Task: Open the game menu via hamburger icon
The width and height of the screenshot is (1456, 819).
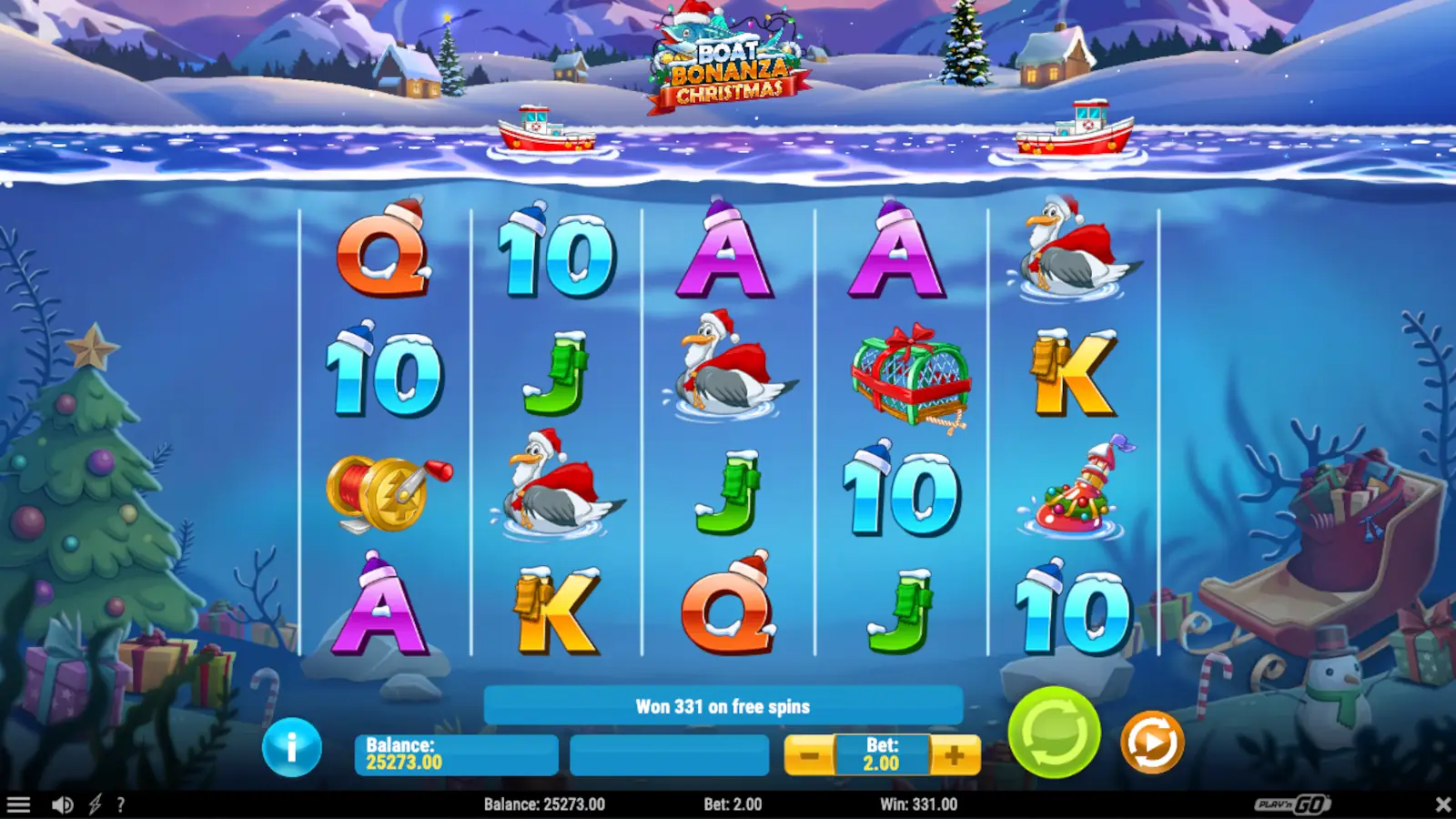Action: click(20, 804)
